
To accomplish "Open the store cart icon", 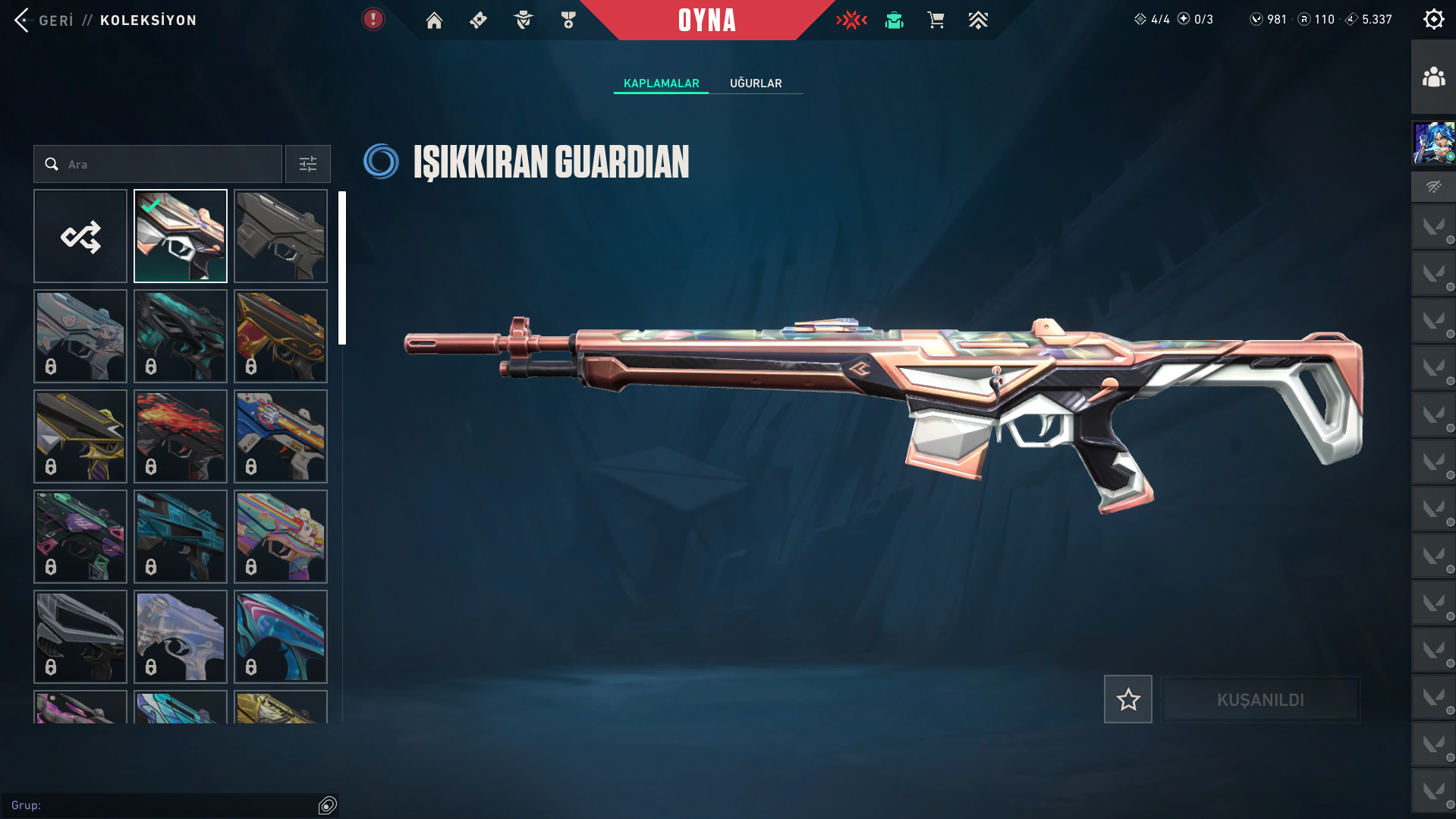I will point(936,20).
